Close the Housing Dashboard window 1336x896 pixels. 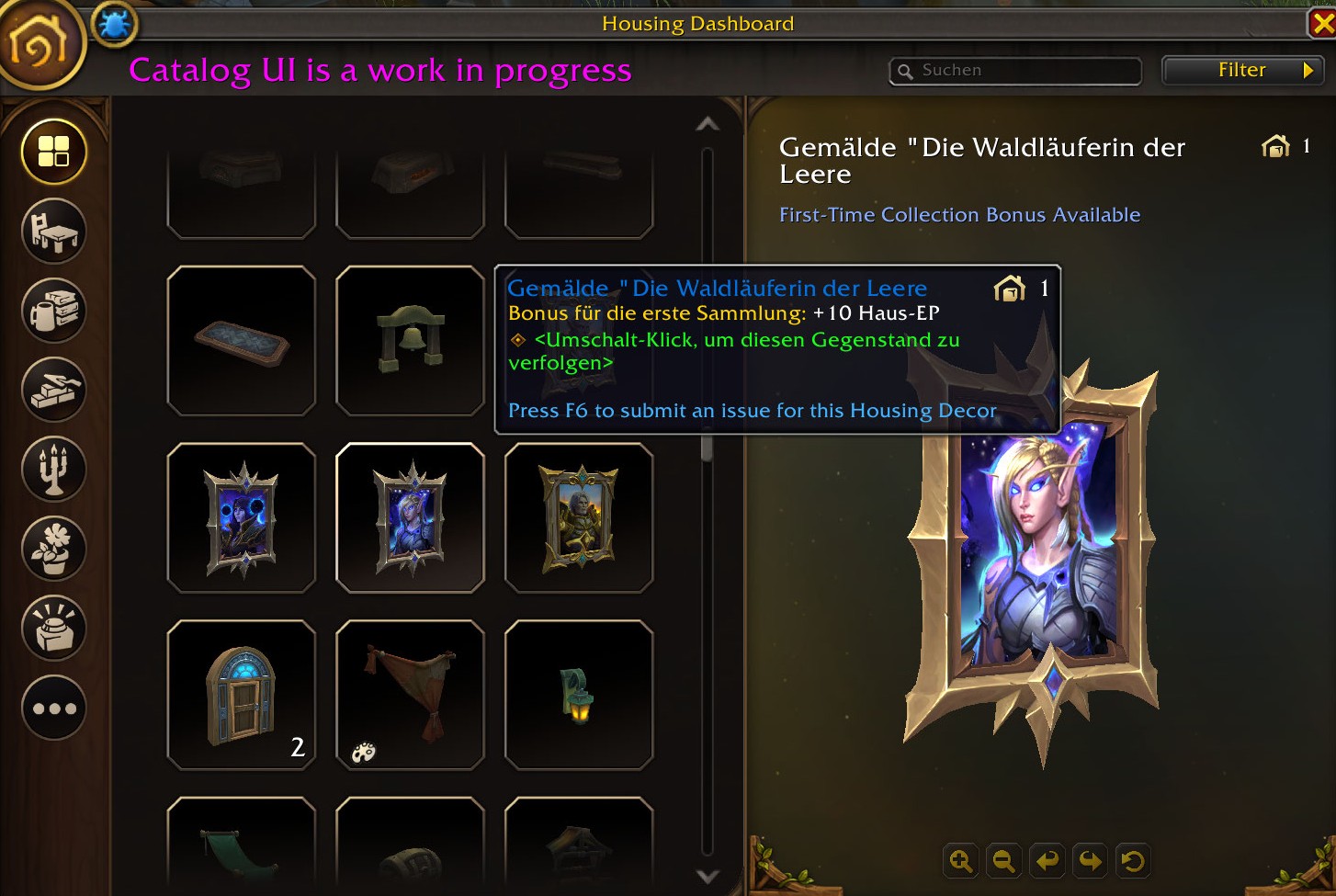click(x=1321, y=23)
